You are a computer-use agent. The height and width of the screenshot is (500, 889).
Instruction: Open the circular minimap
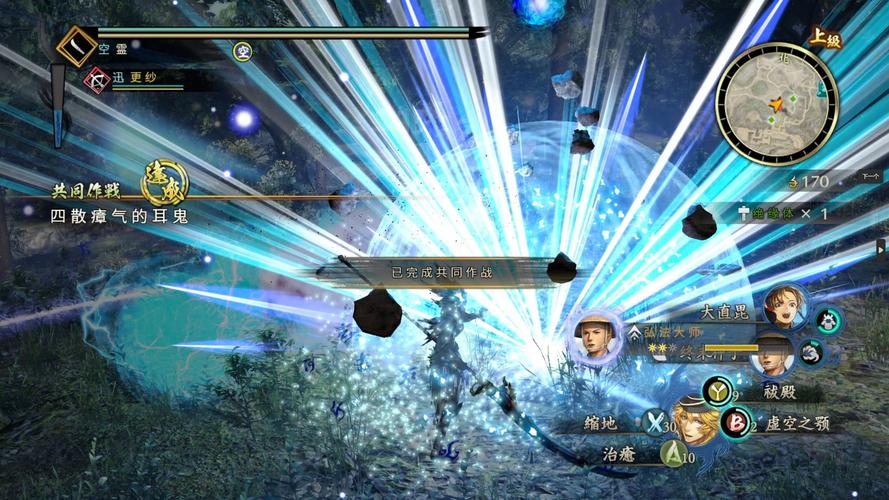pos(776,104)
